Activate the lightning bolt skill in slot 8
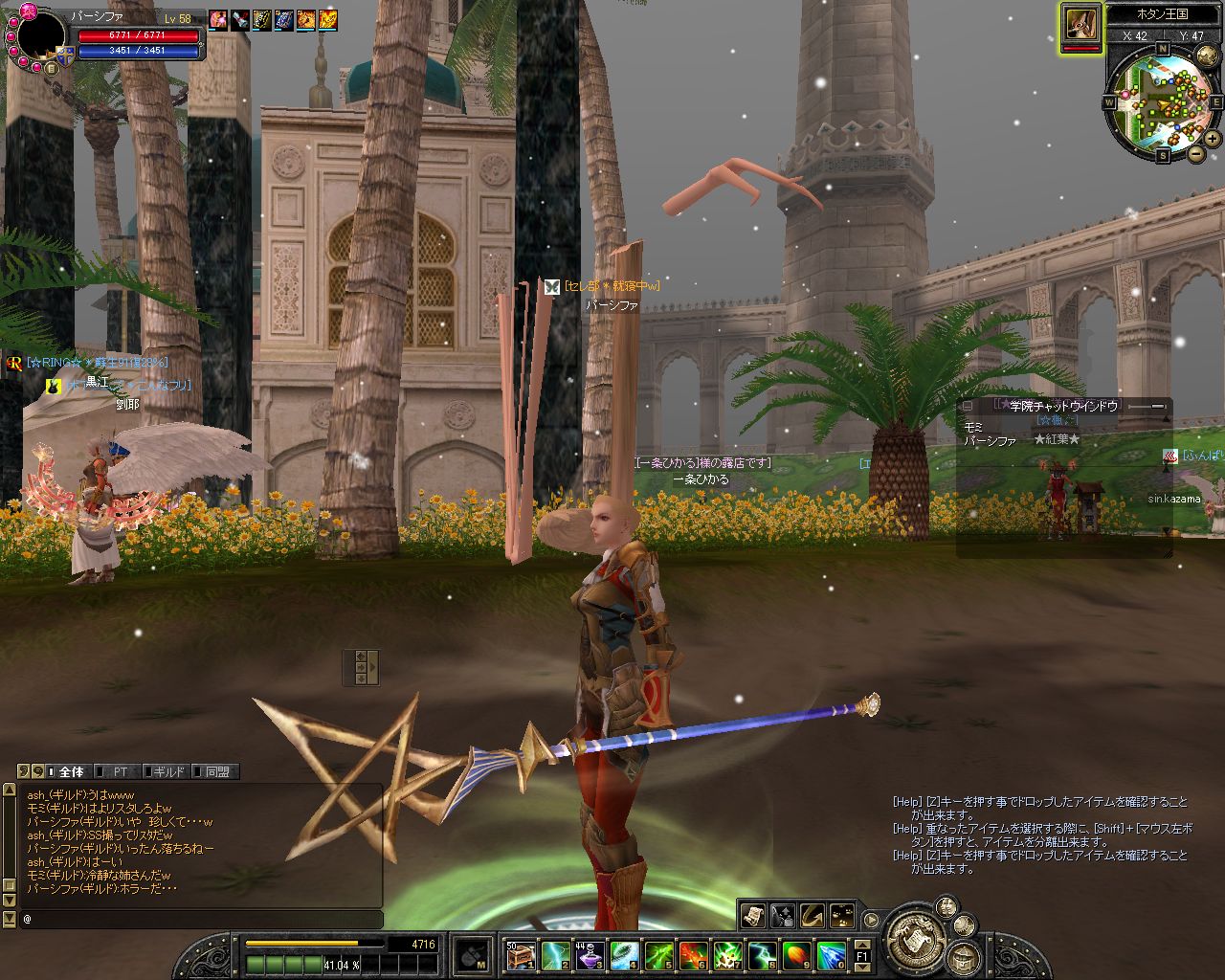Image resolution: width=1225 pixels, height=980 pixels. [x=763, y=955]
